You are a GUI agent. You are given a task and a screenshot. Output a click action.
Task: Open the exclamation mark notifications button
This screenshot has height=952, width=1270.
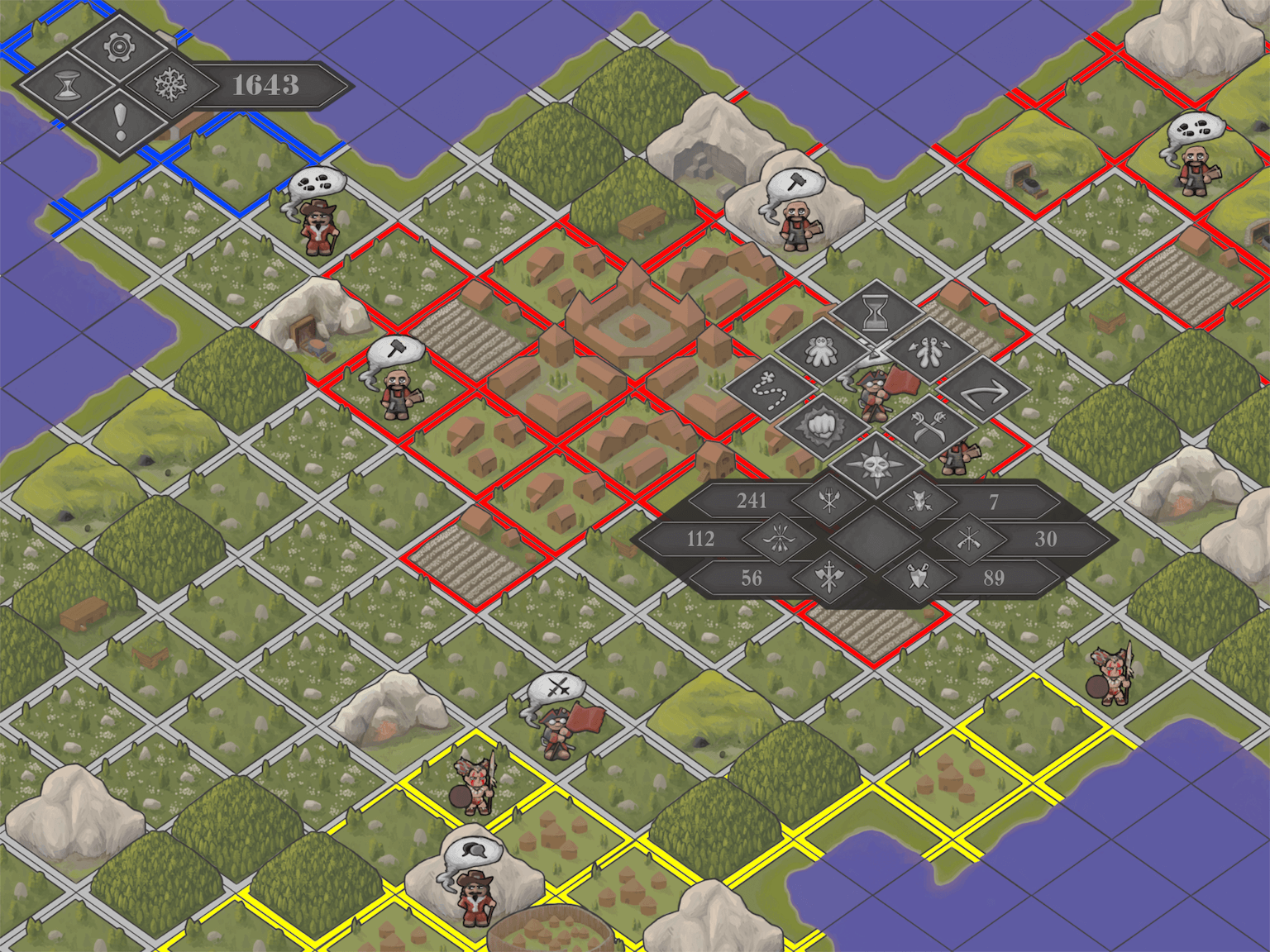(x=120, y=122)
